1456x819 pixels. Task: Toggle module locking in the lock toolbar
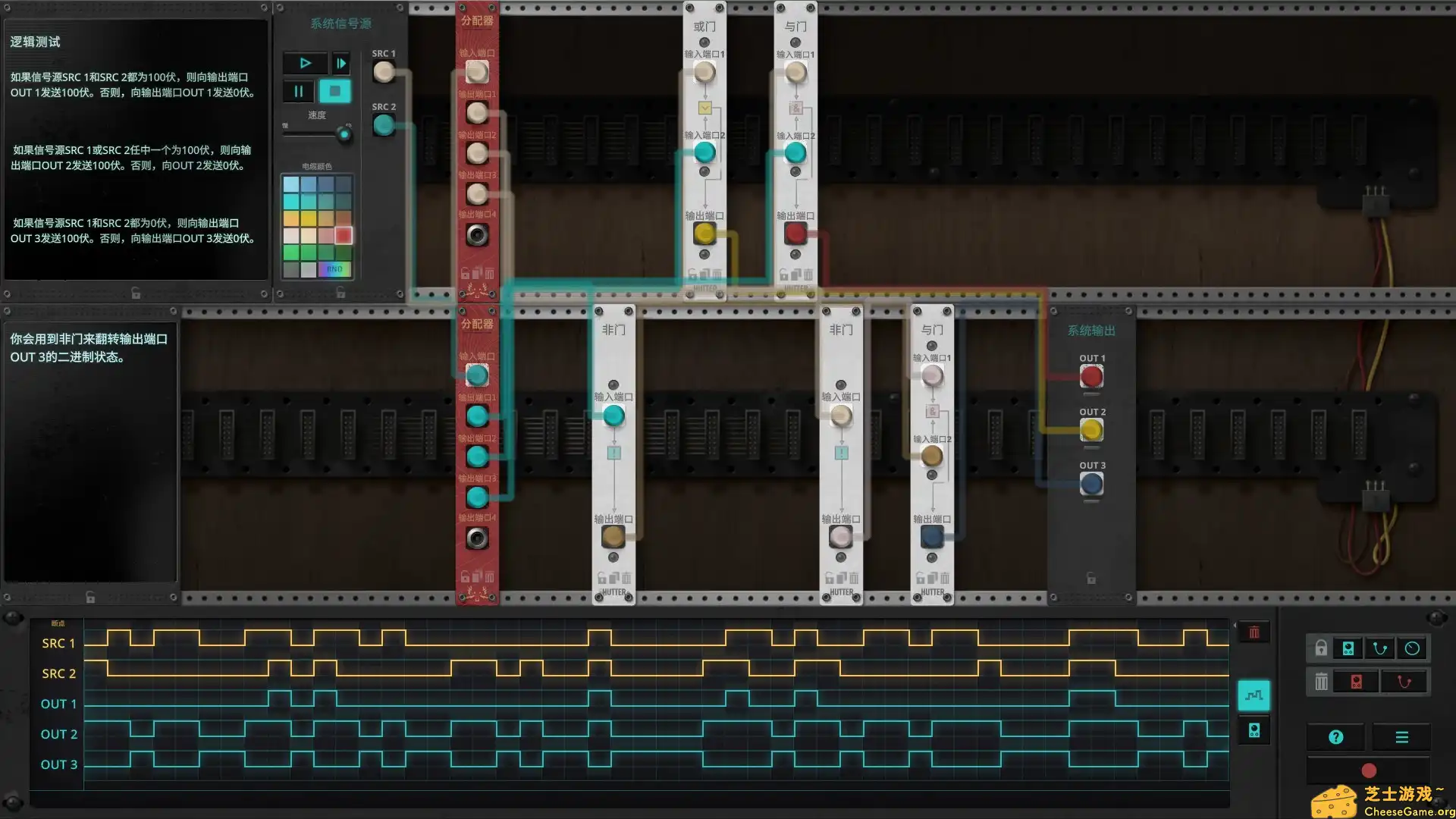1347,648
